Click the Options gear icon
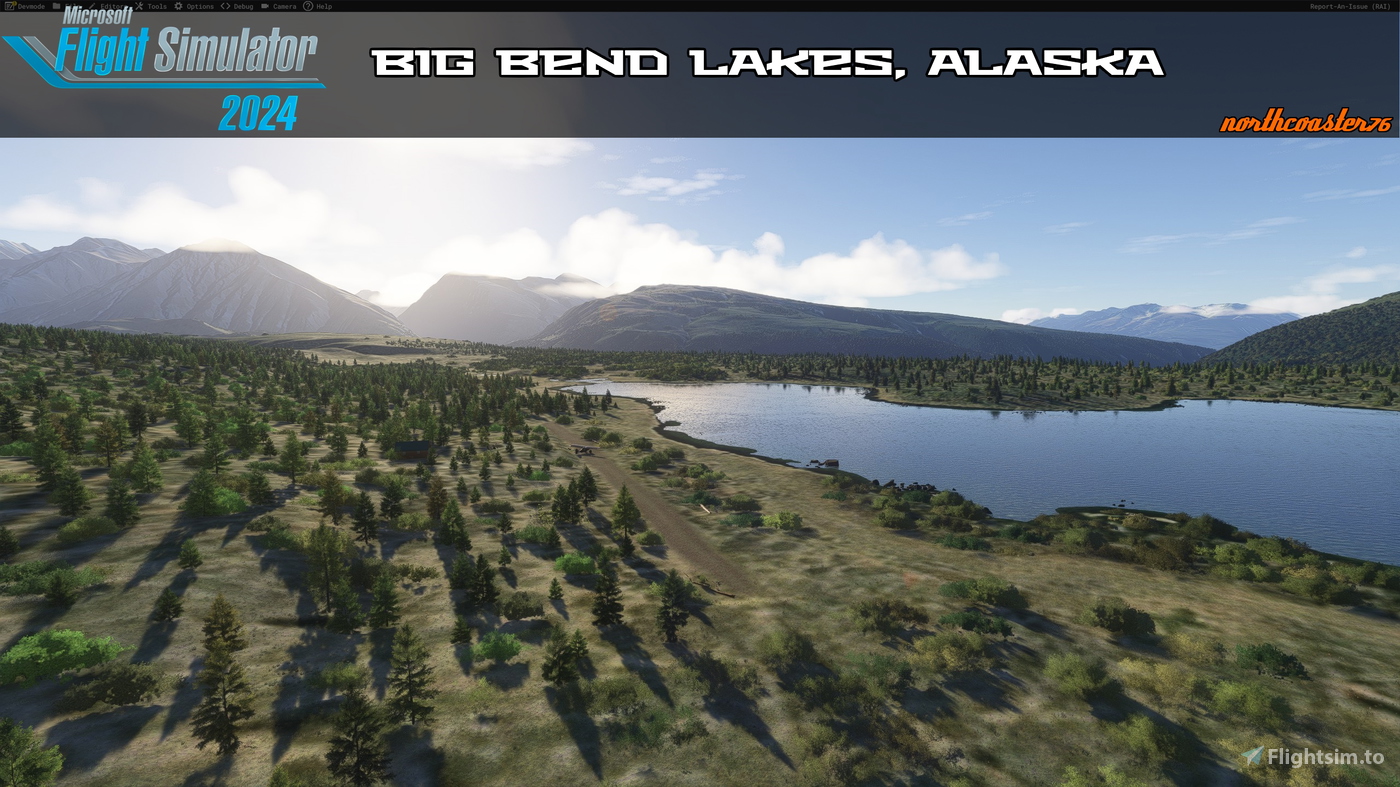 pos(177,6)
